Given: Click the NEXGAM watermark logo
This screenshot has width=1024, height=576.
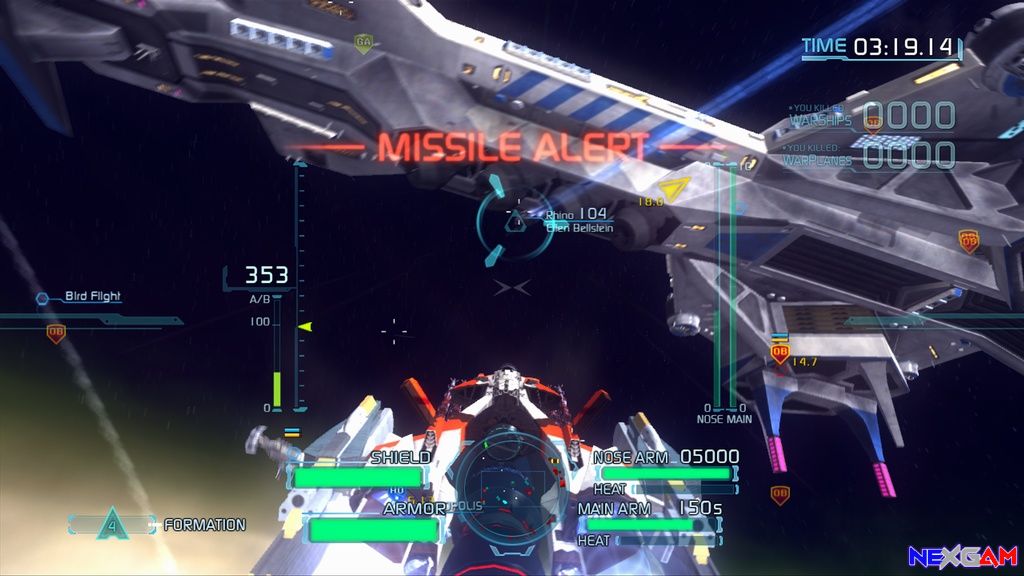Looking at the screenshot, I should pos(962,557).
